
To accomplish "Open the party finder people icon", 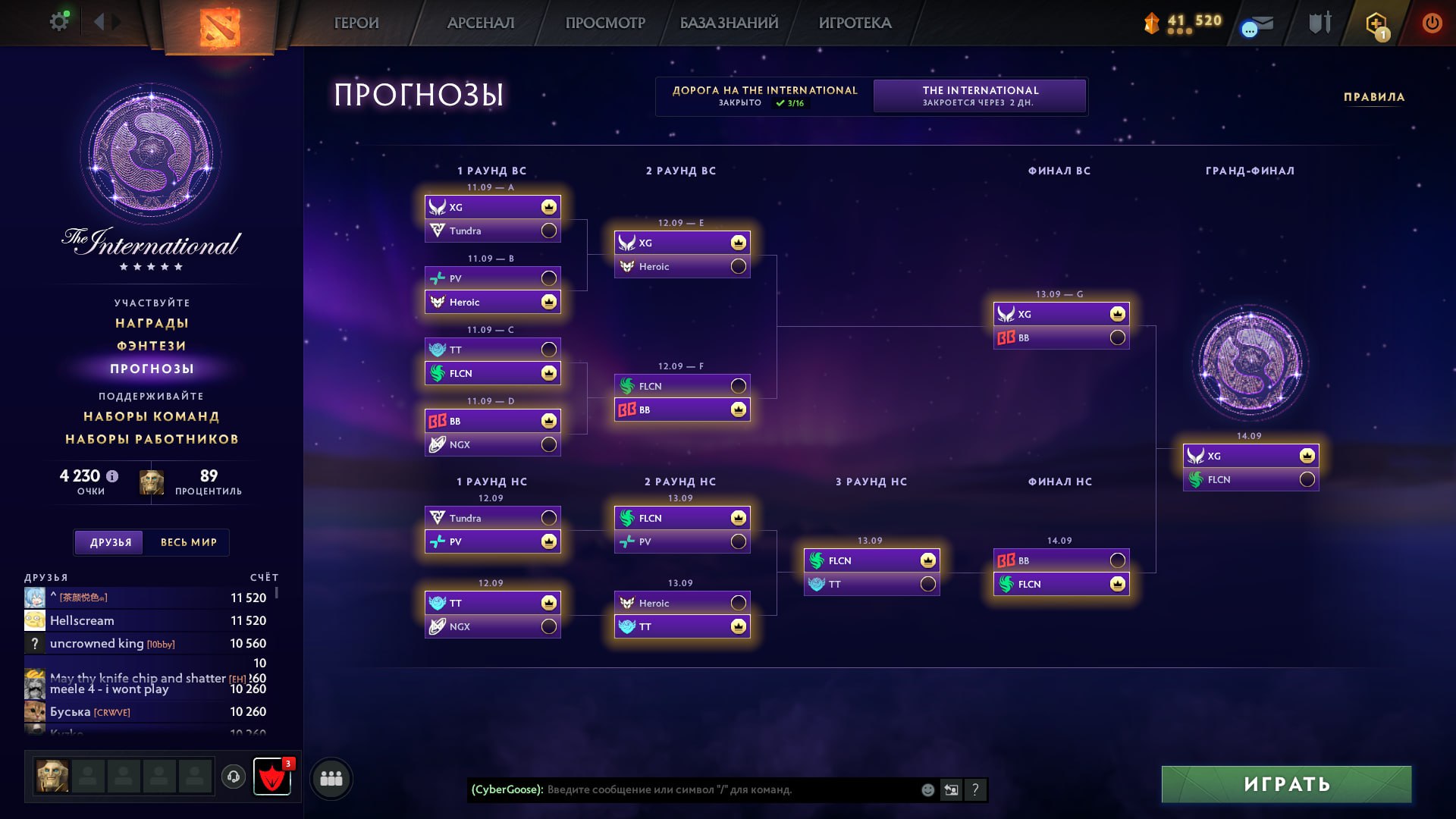I will point(330,778).
